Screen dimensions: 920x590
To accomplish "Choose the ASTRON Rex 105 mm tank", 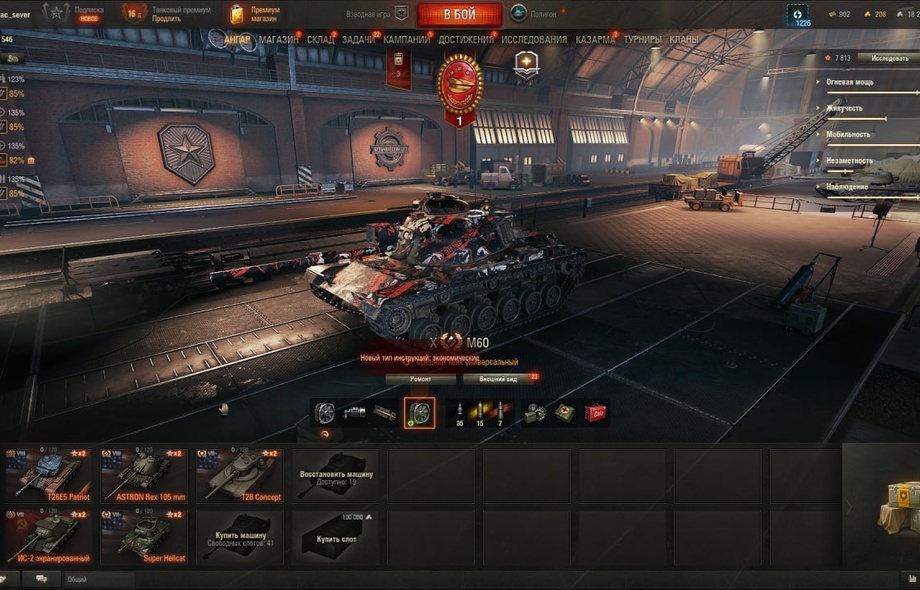I will coord(143,474).
